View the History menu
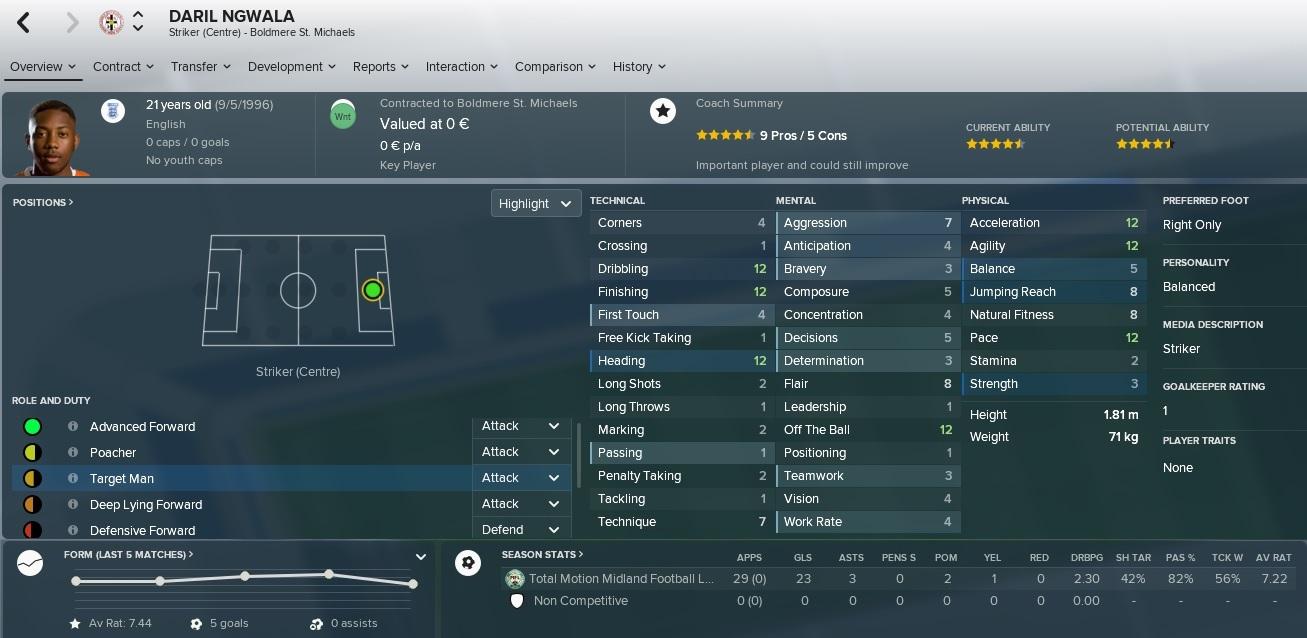 tap(639, 67)
